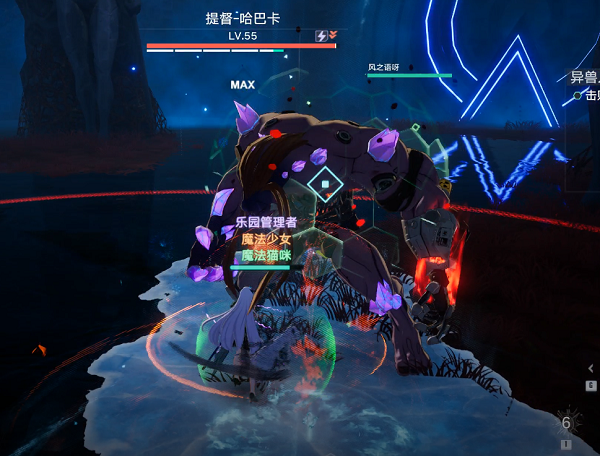This screenshot has width=600, height=456.
Task: Use the consumable item showing count 6
Action: pos(567,423)
